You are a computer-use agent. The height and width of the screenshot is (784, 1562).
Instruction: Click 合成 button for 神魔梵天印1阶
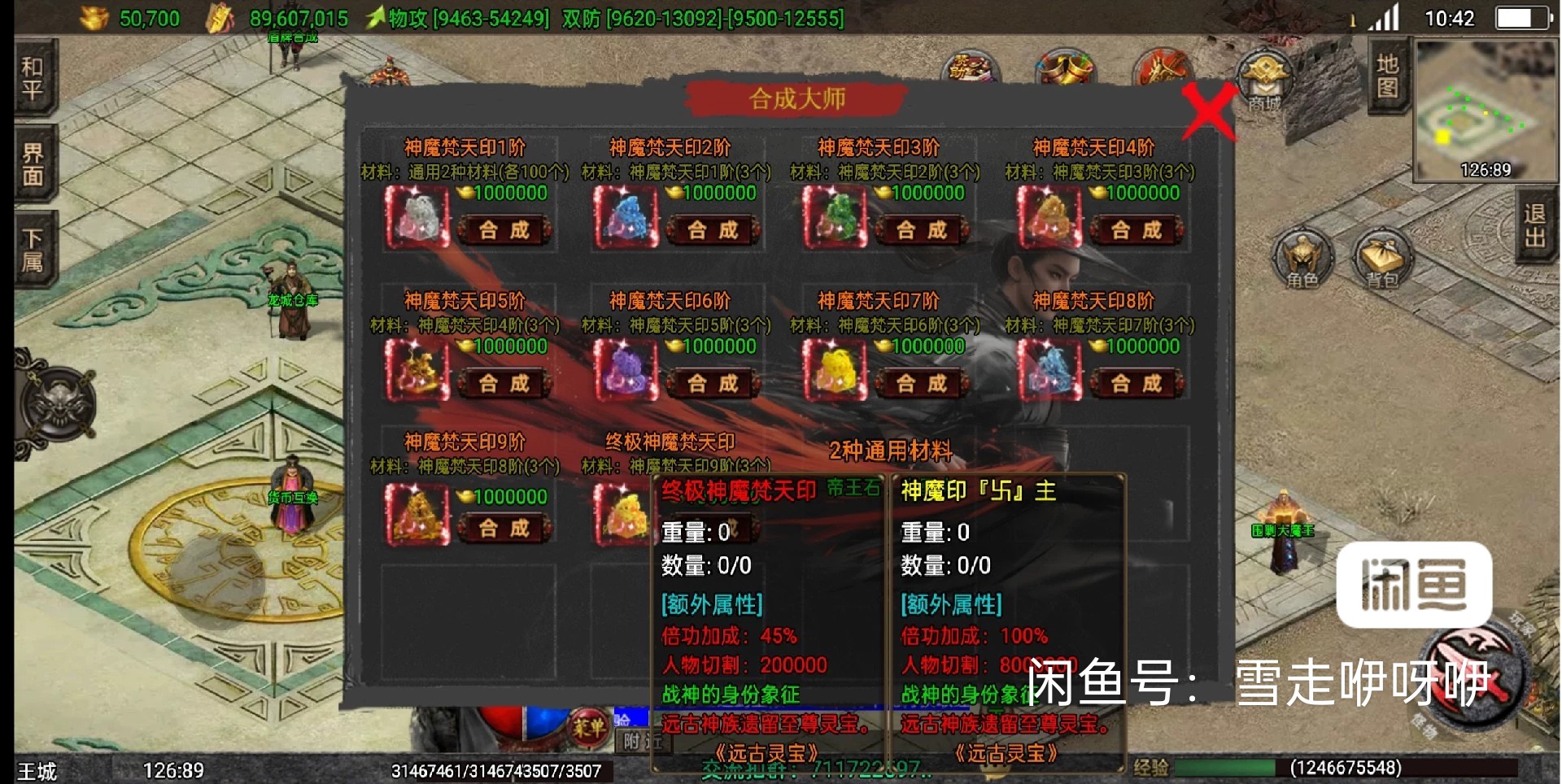click(x=503, y=230)
